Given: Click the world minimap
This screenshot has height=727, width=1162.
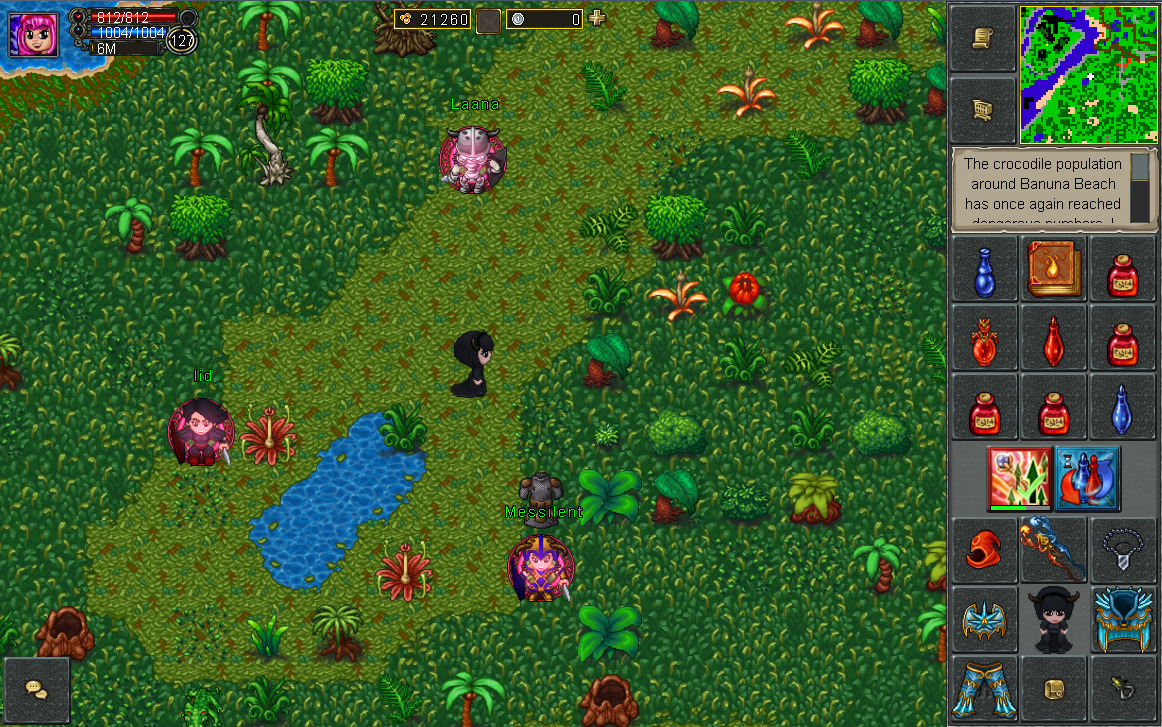Looking at the screenshot, I should (1087, 74).
